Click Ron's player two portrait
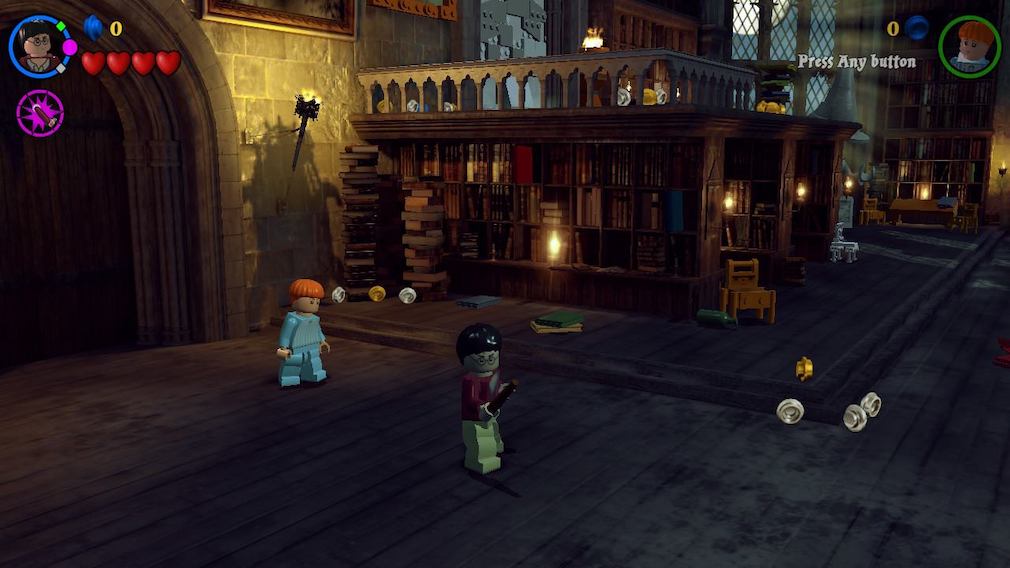The image size is (1010, 568). (x=969, y=46)
